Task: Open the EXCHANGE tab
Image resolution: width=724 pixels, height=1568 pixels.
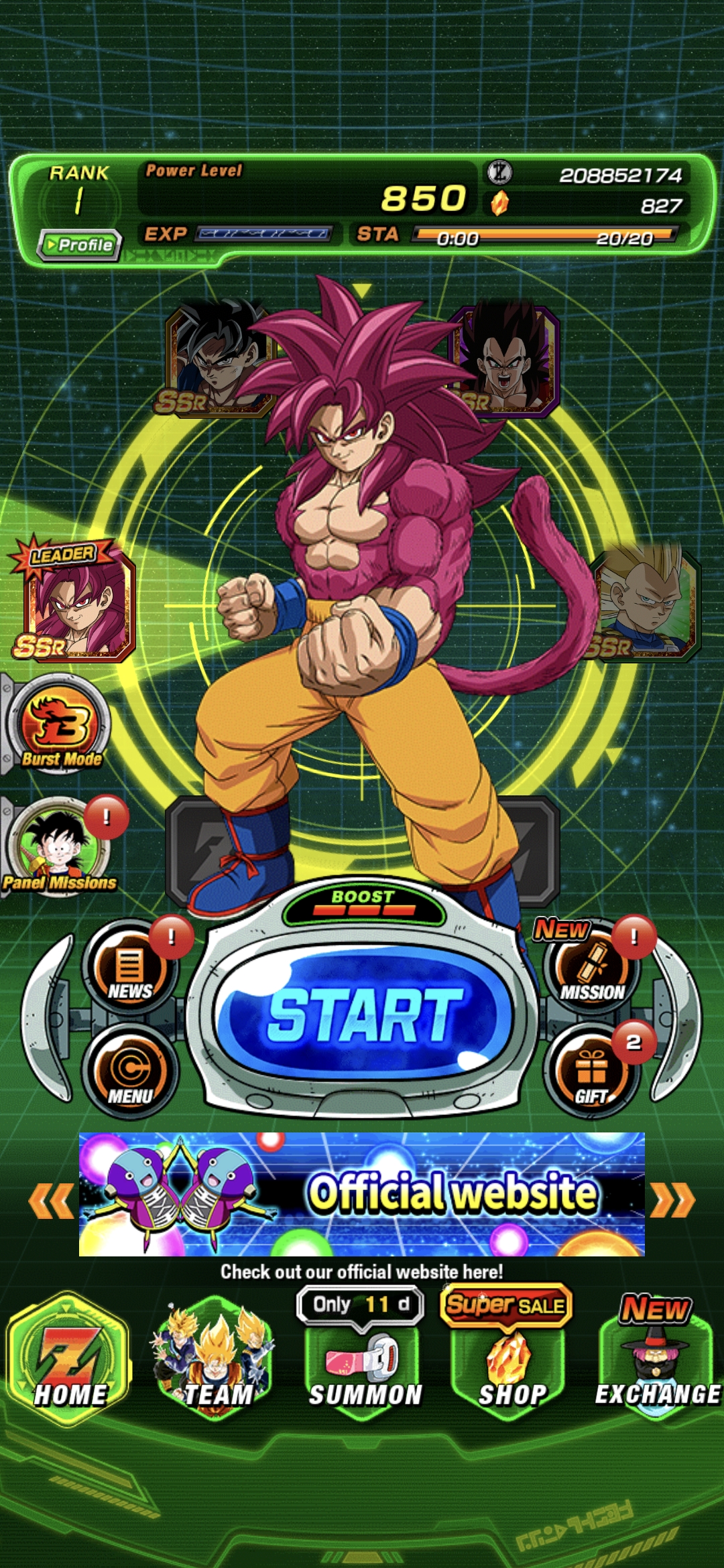Action: click(657, 1367)
